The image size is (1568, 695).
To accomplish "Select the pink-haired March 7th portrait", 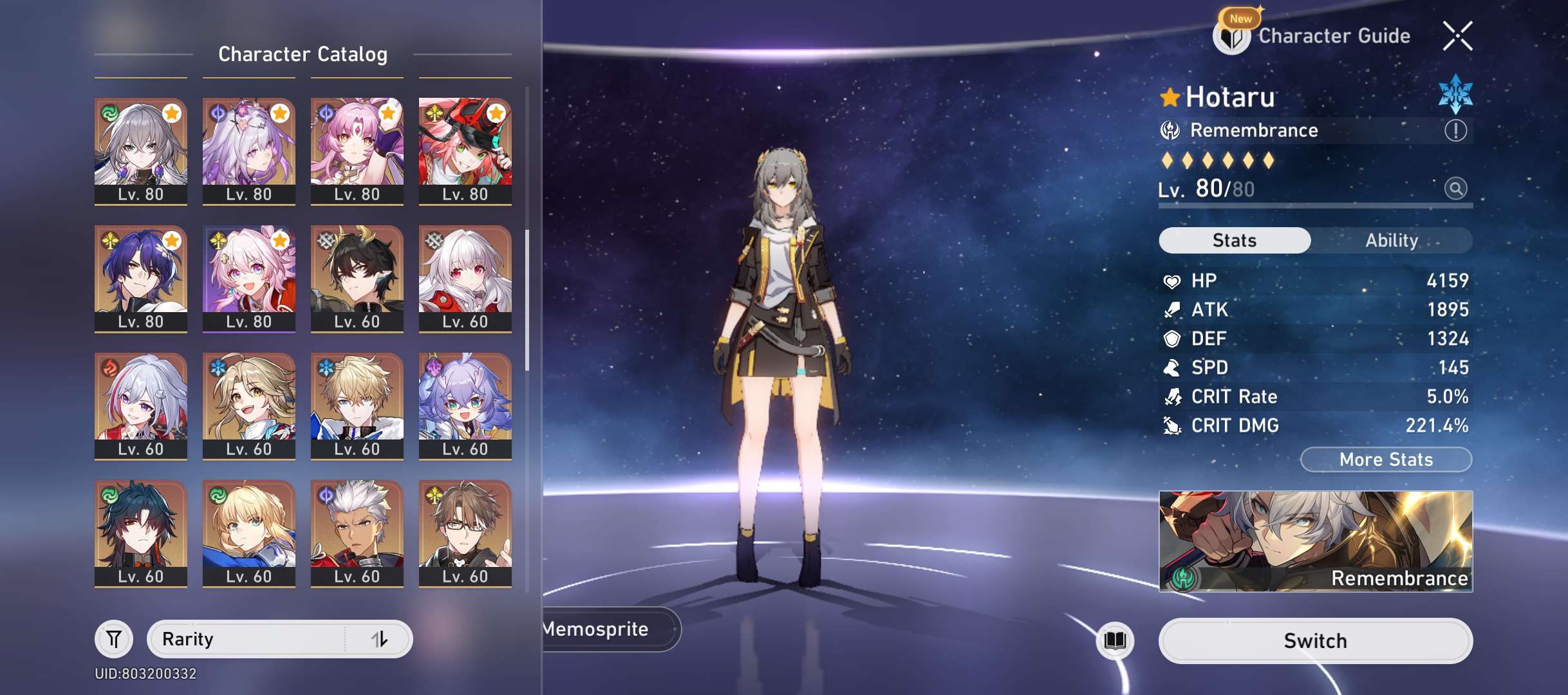I will [249, 277].
